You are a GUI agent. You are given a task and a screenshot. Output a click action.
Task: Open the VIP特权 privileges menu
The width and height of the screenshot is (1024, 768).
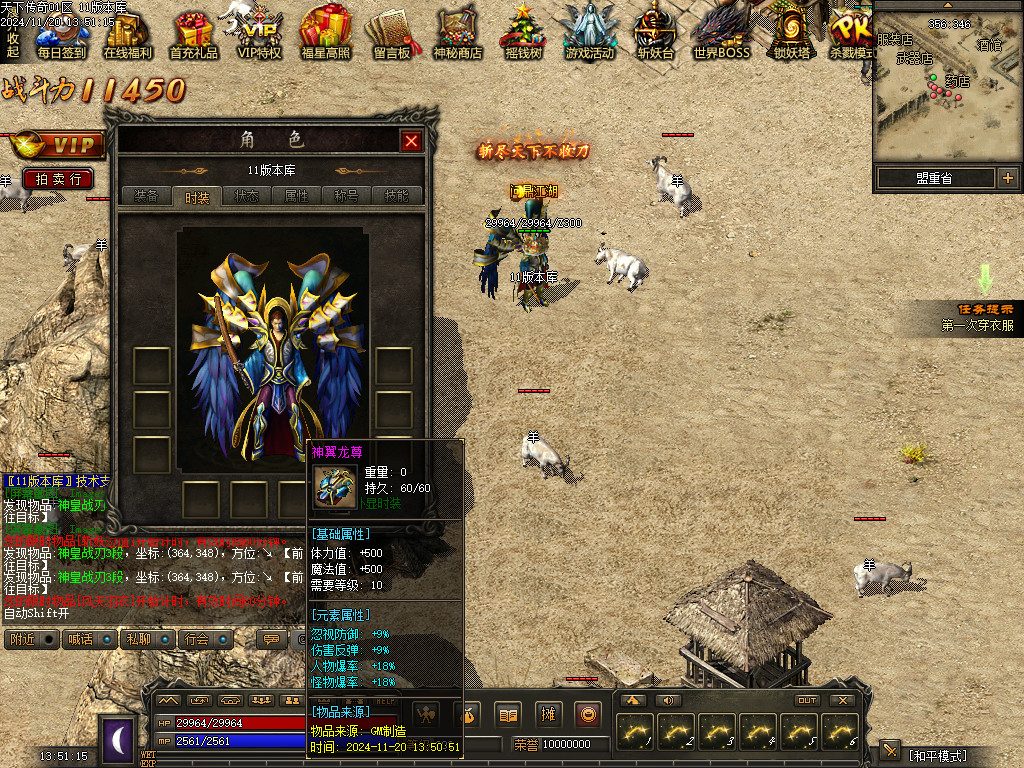point(260,36)
